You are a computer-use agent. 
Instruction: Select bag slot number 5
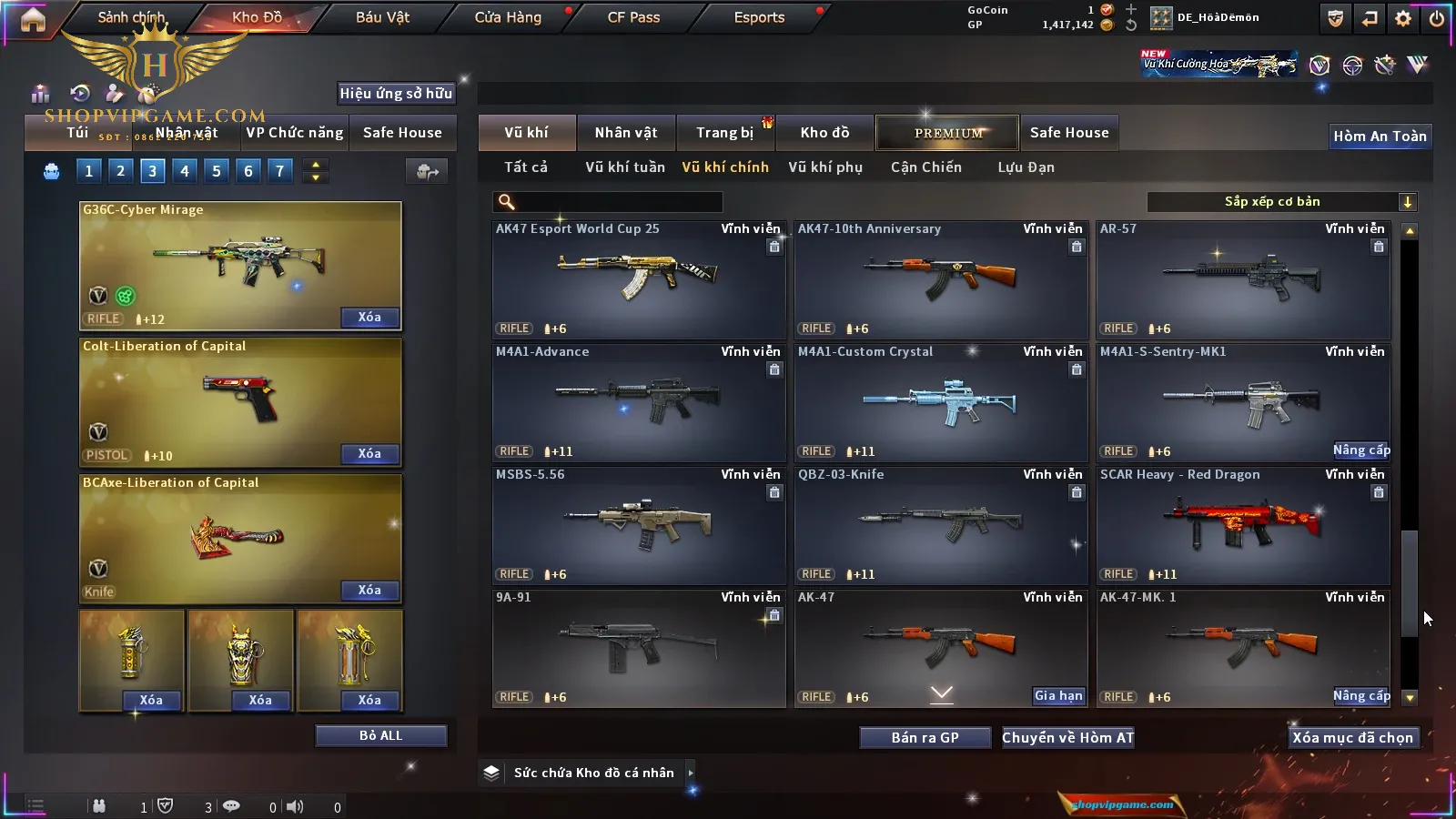click(x=217, y=171)
